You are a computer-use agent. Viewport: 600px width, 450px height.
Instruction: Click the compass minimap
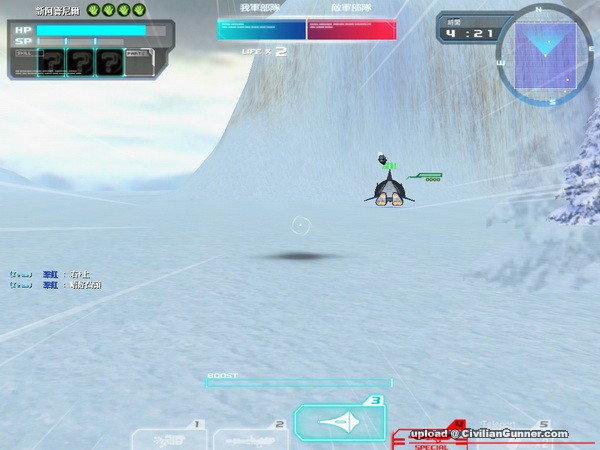(550, 55)
